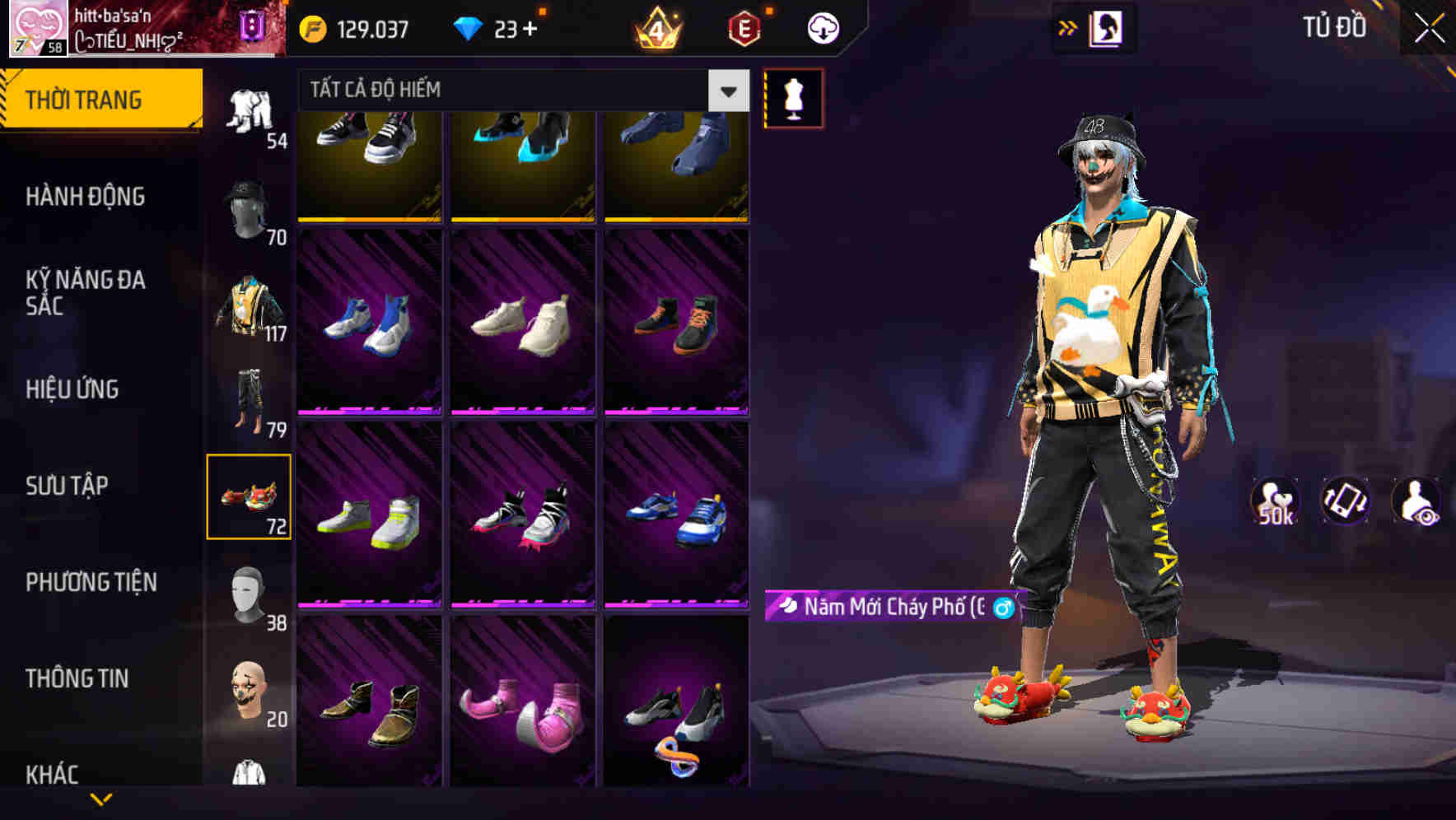Open the mannequin outfit preview icon
This screenshot has height=820, width=1456.
(x=793, y=97)
